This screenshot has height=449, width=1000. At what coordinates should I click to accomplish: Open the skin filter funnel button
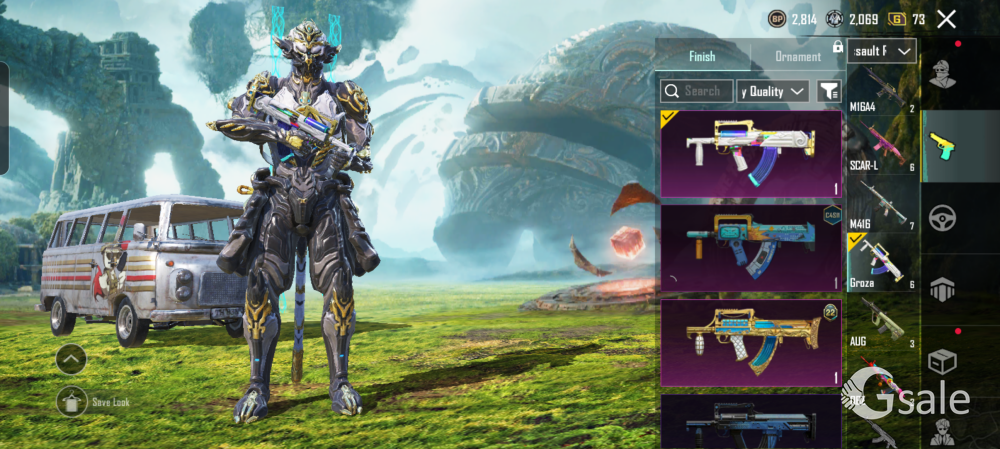pyautogui.click(x=829, y=91)
